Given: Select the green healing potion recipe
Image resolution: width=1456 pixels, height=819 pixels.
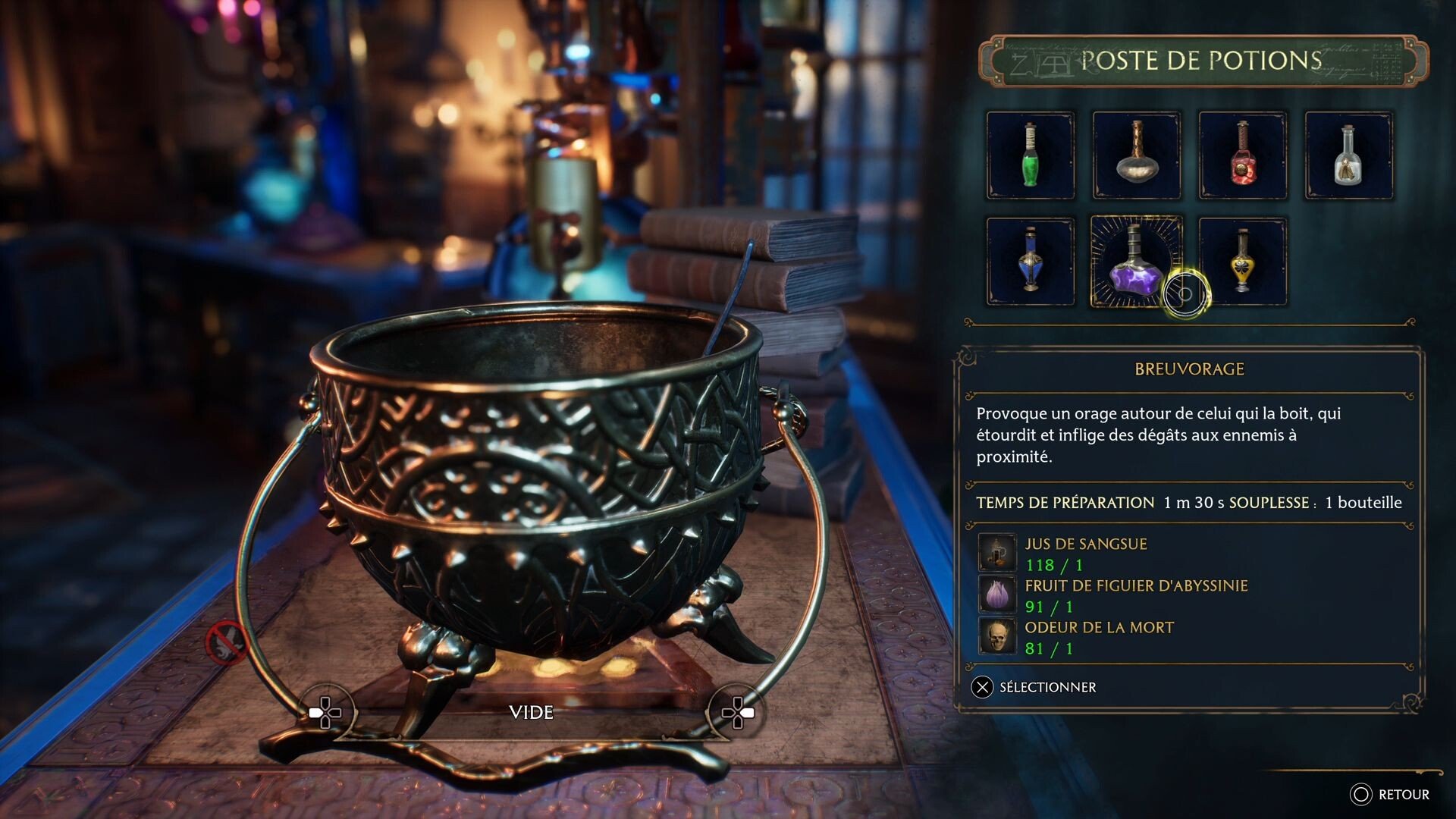Looking at the screenshot, I should (1030, 155).
